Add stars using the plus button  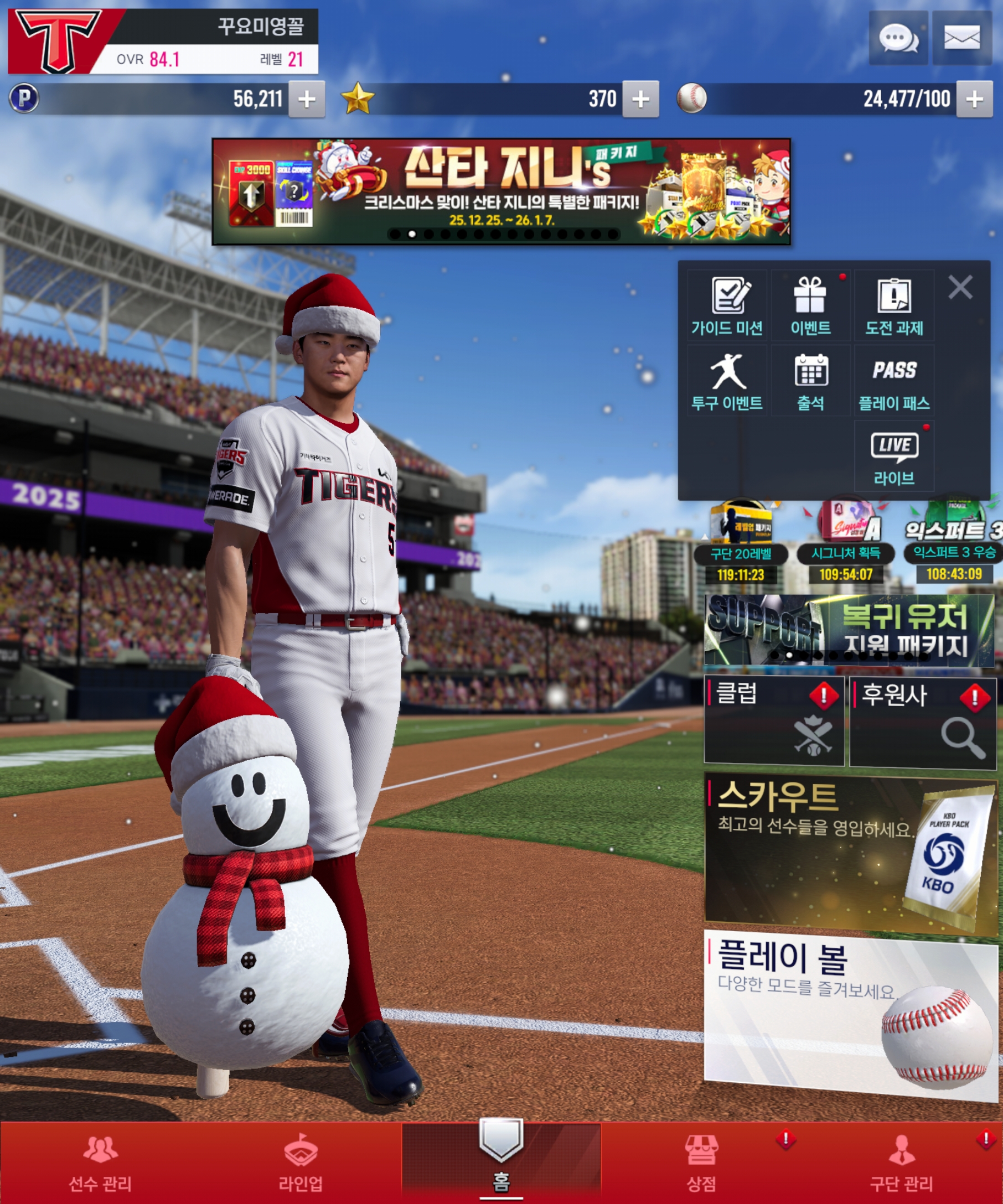tap(640, 99)
